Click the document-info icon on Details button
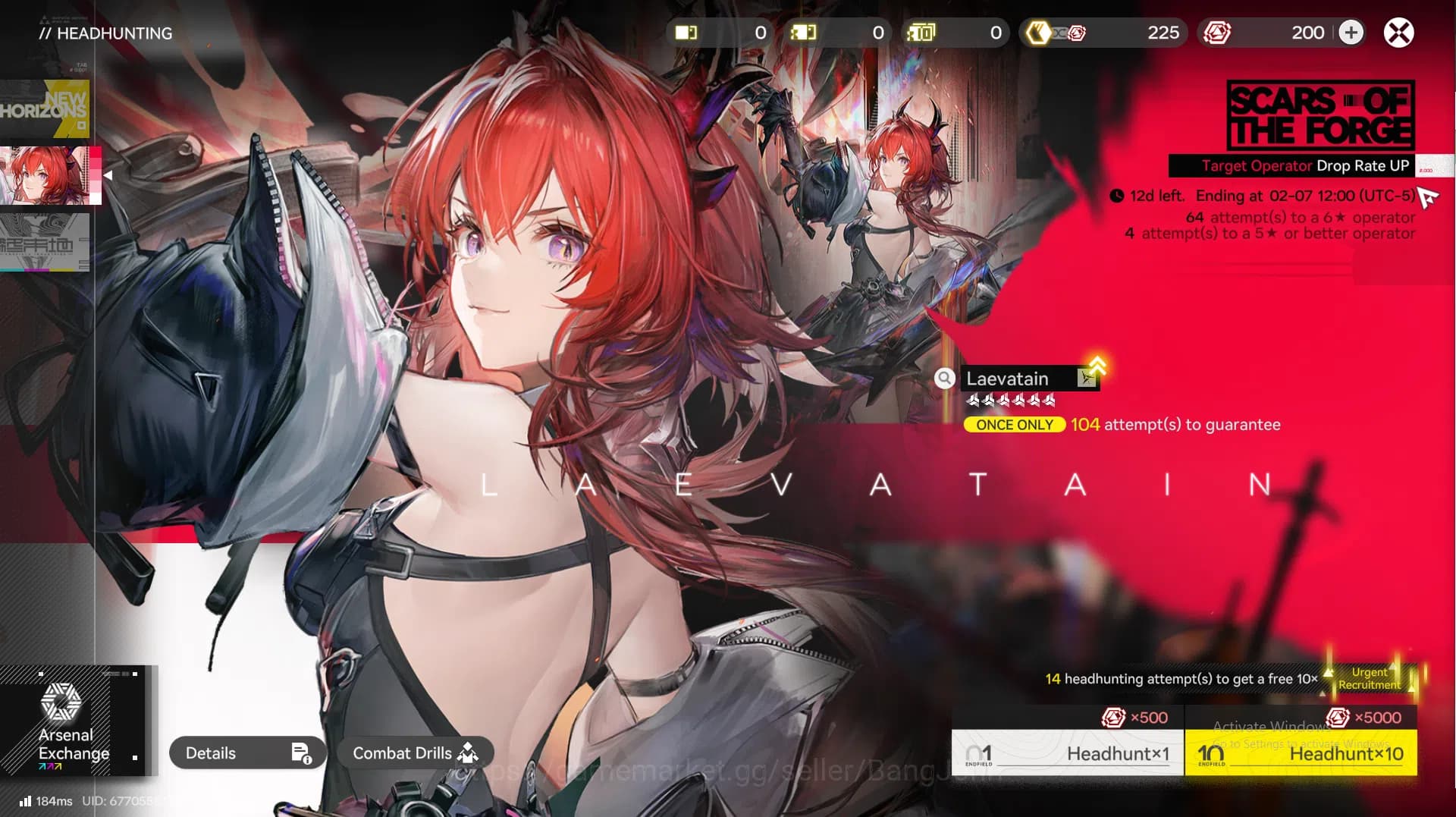The image size is (1456, 817). (300, 753)
